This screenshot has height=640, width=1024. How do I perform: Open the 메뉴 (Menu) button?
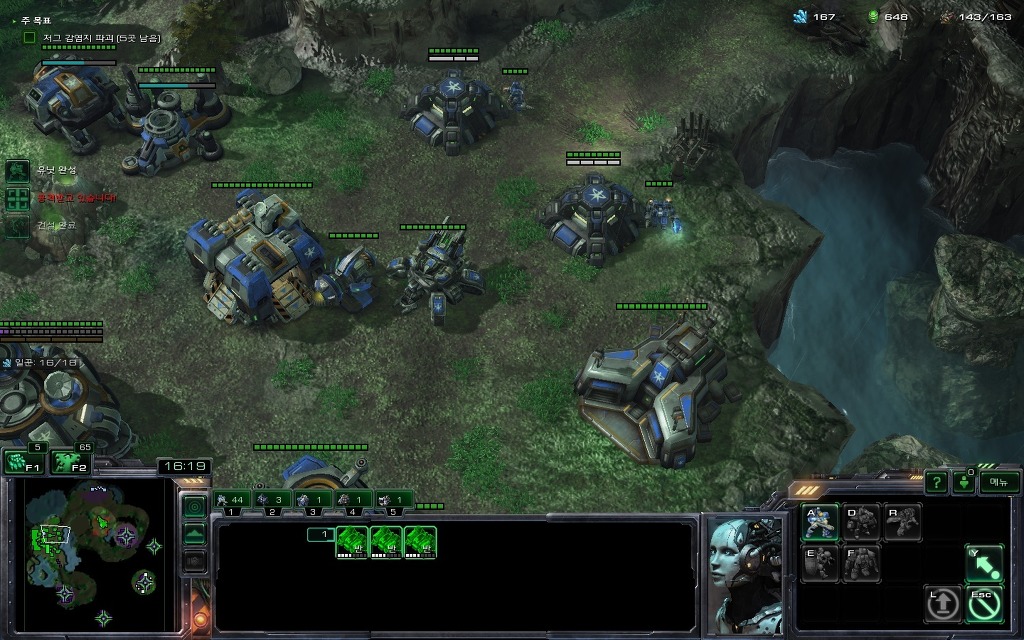998,482
